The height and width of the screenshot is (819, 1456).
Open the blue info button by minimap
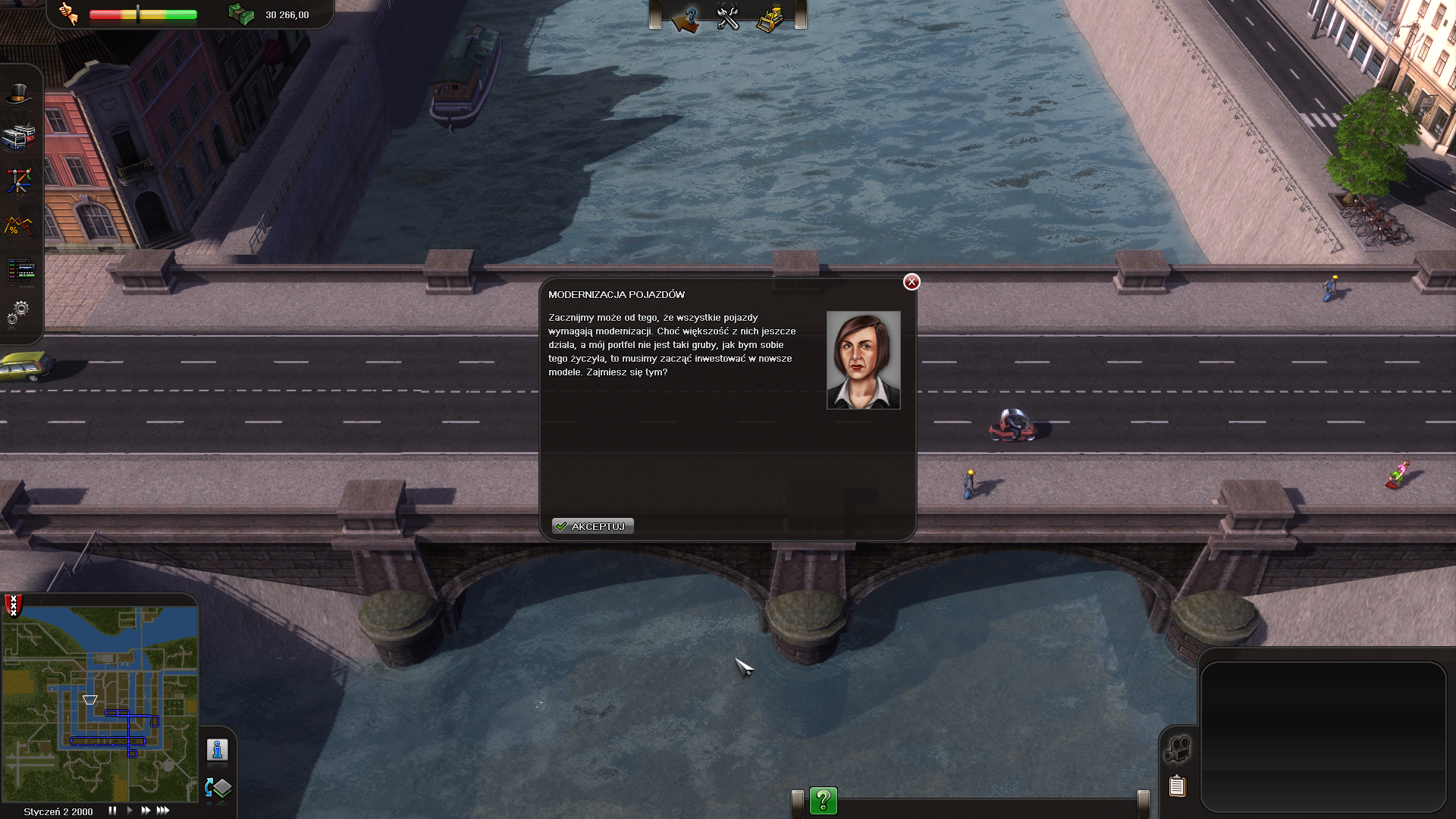218,750
